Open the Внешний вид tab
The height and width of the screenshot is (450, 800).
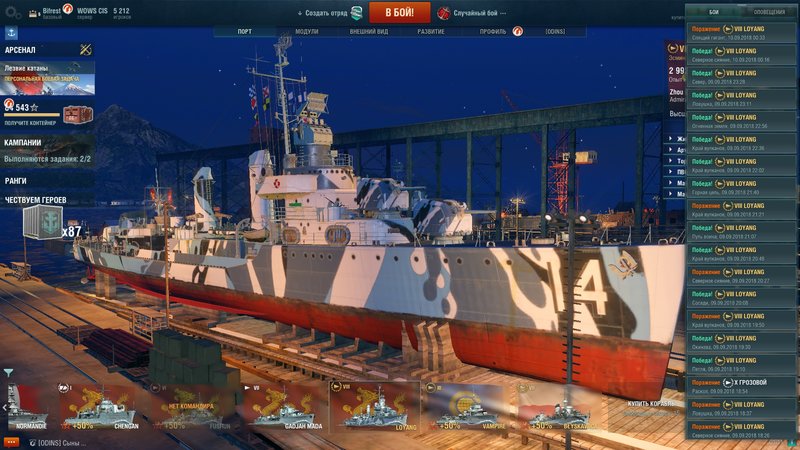click(369, 31)
